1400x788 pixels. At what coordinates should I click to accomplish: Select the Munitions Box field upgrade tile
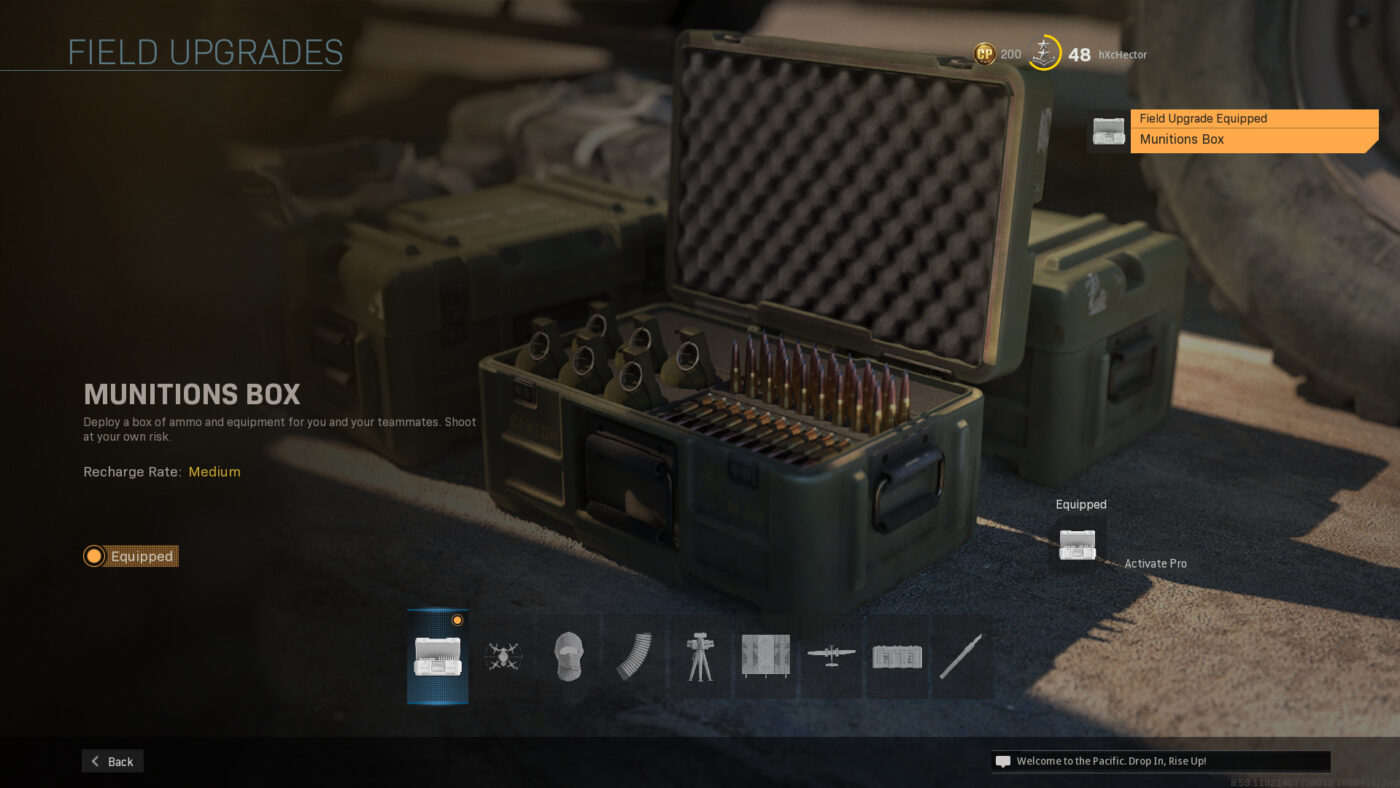[x=437, y=656]
